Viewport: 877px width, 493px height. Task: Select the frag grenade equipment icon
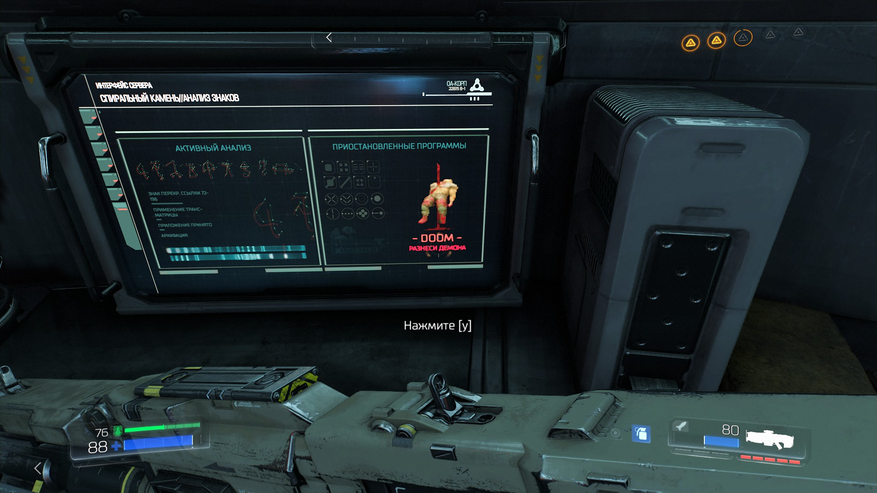642,433
